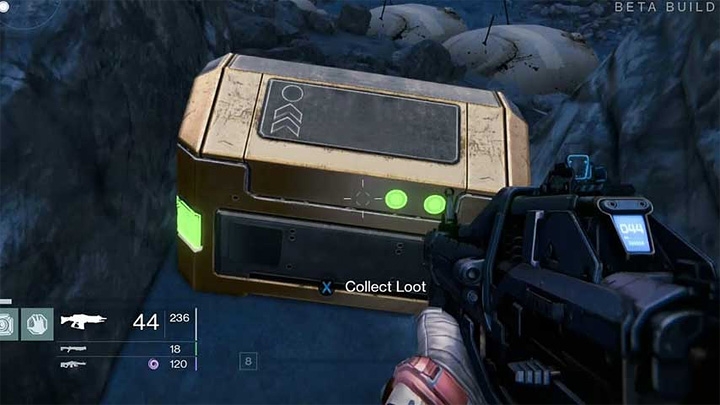The image size is (720, 405).
Task: Switch to the heavy weapon slot
Action: click(x=73, y=364)
